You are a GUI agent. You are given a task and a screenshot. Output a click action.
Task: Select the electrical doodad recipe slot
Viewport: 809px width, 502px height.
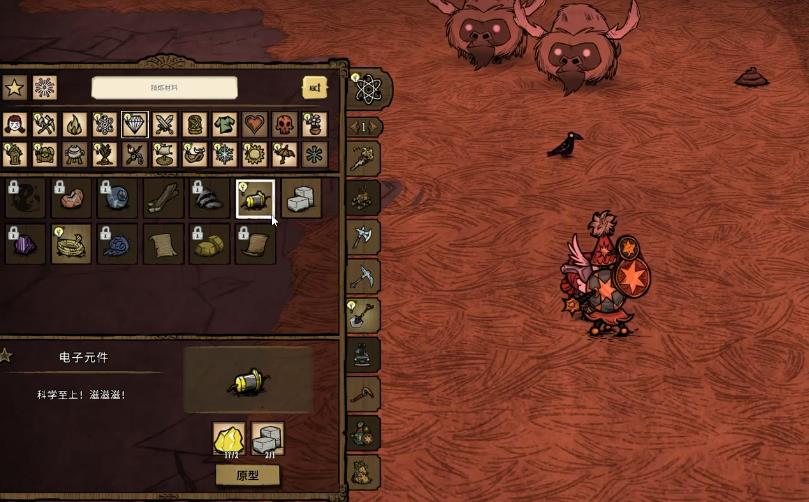[x=255, y=198]
